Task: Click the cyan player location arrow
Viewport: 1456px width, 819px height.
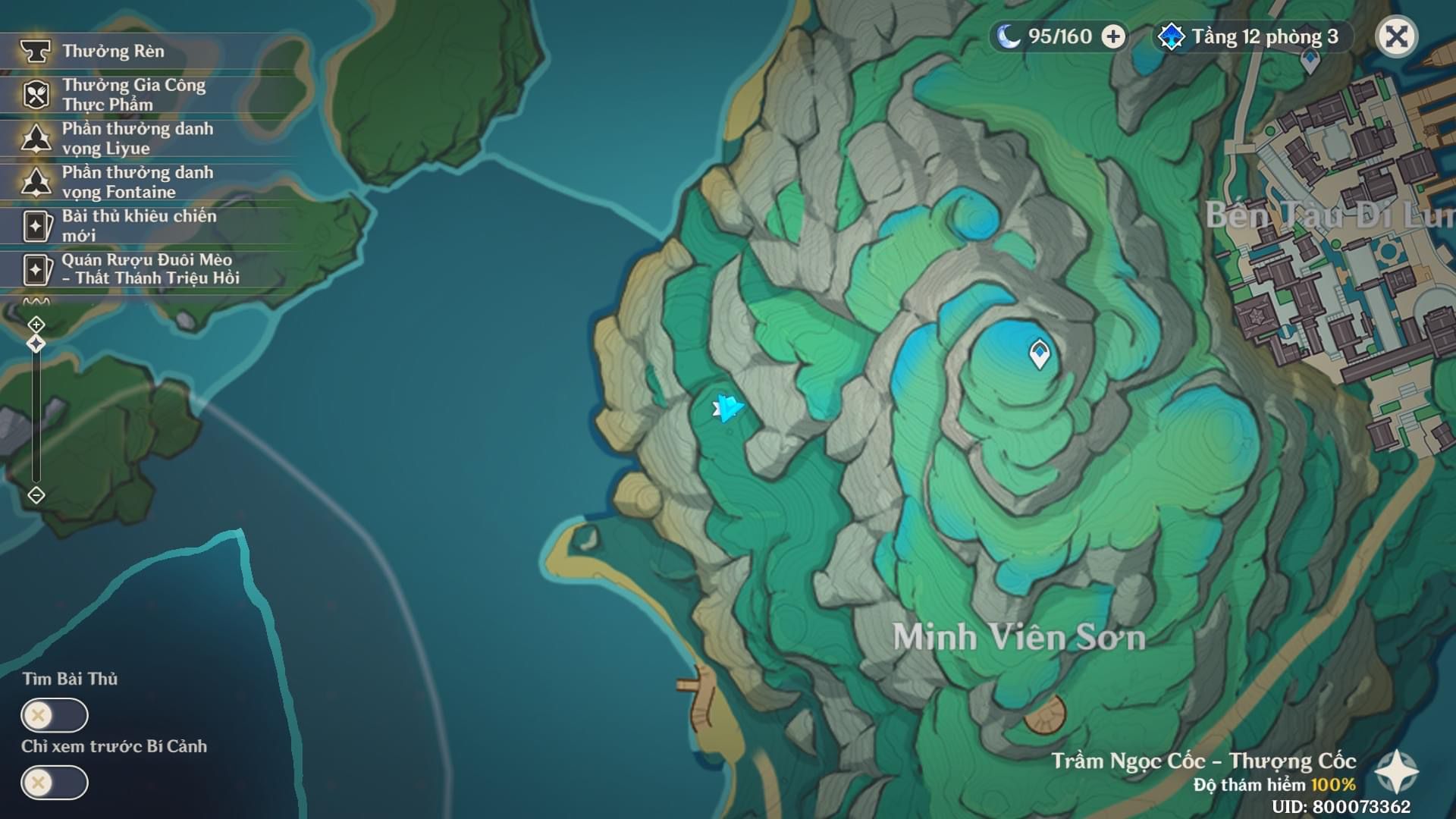Action: pos(728,409)
